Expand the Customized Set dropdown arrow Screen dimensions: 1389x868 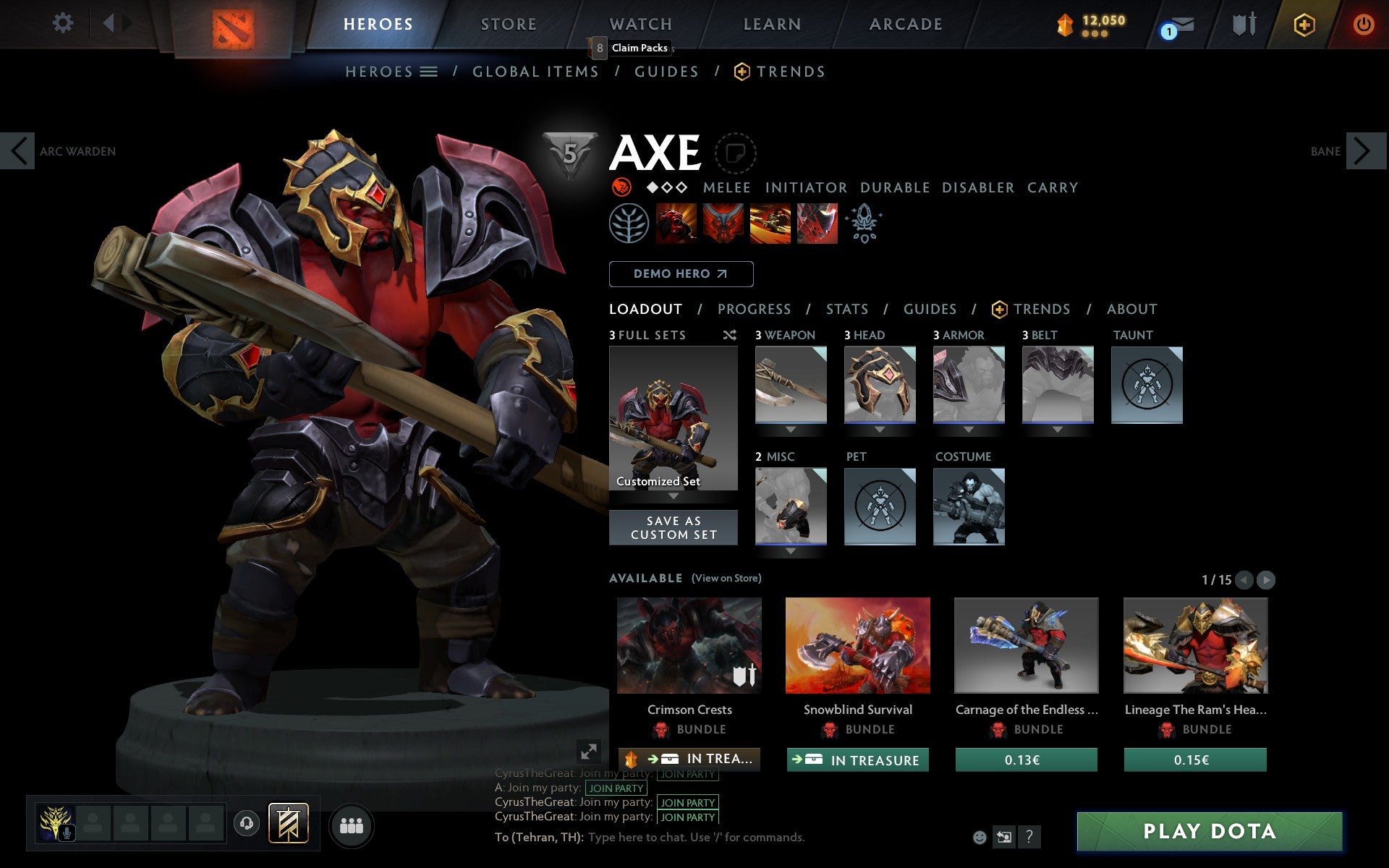pyautogui.click(x=674, y=498)
